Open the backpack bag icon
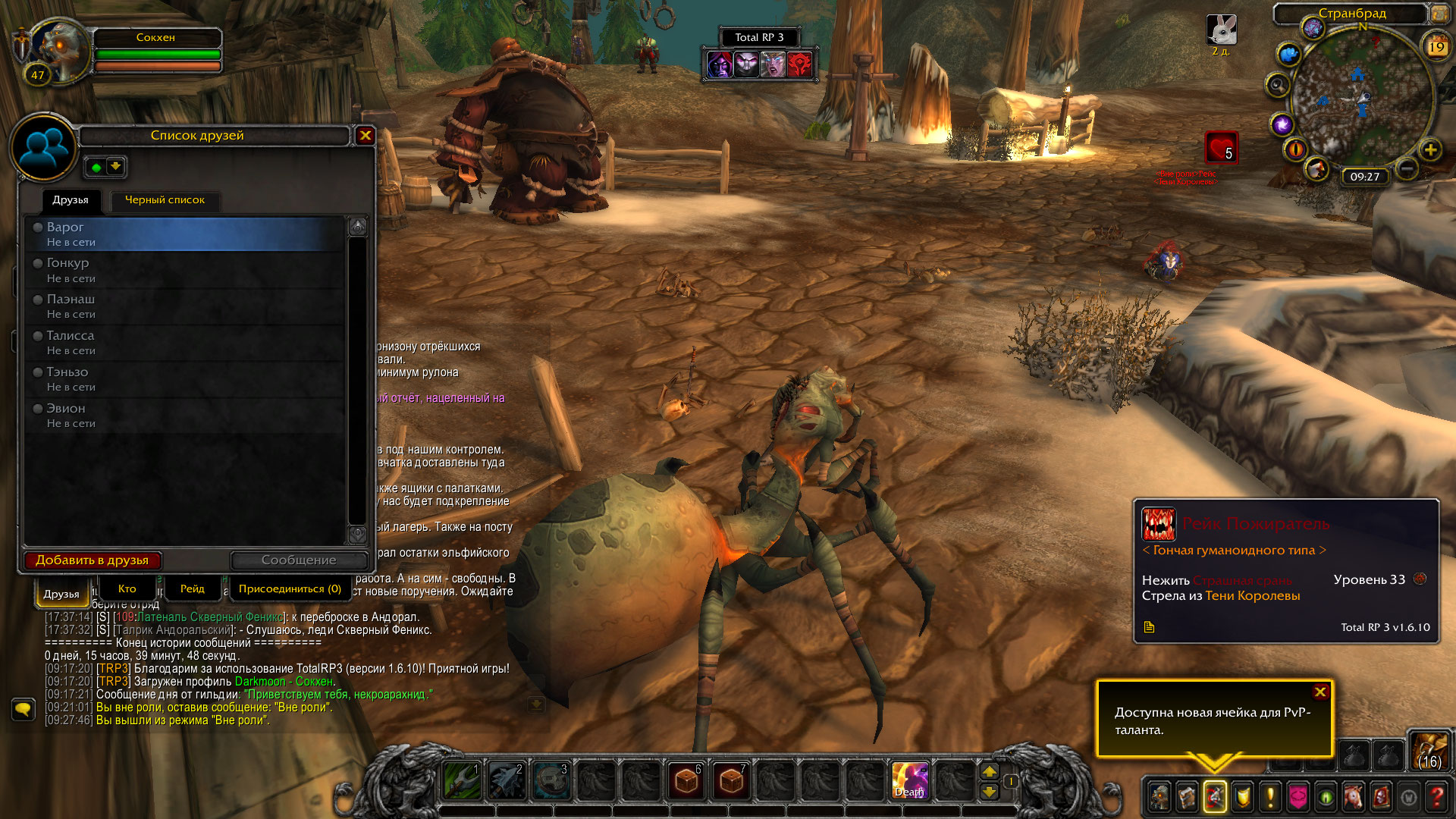This screenshot has height=819, width=1456. (1429, 750)
